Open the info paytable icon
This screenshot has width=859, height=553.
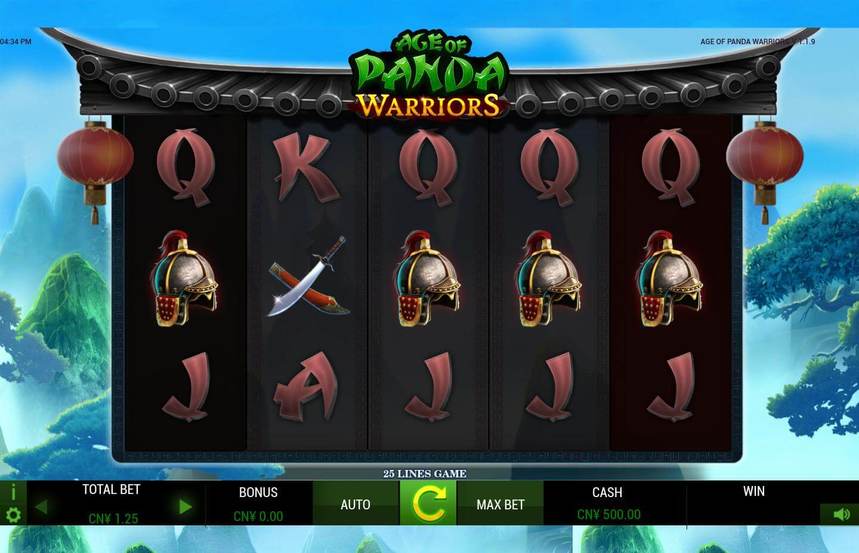tap(13, 492)
